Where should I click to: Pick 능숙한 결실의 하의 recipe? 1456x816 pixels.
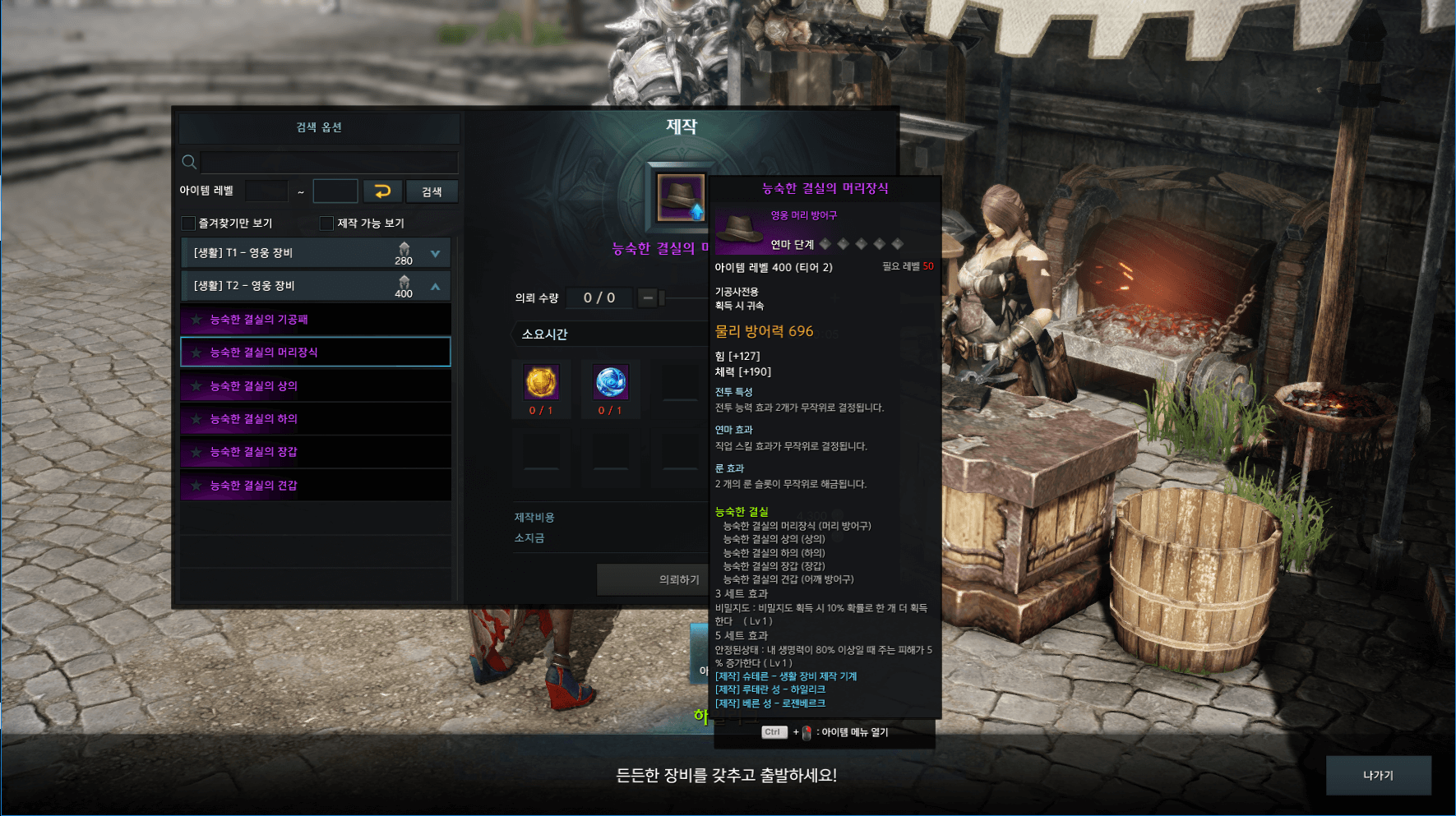point(316,419)
